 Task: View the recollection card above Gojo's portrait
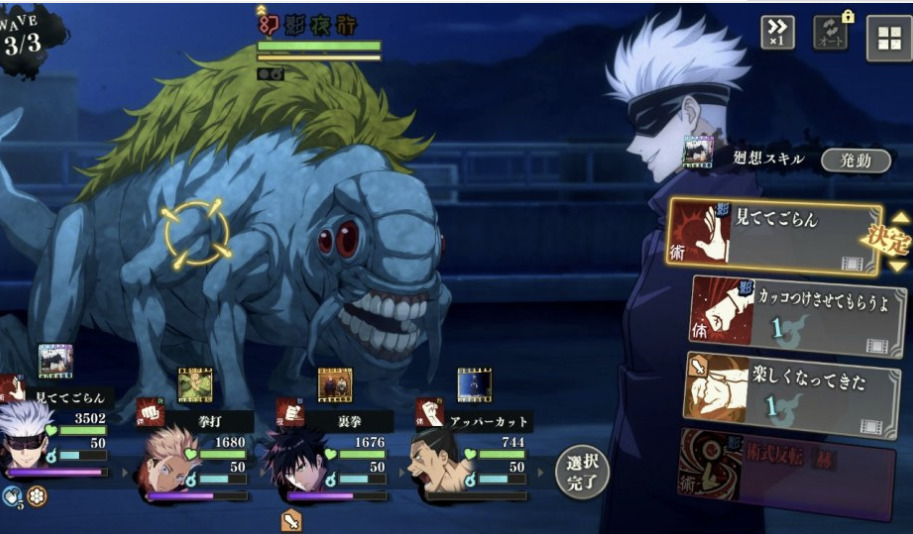[x=55, y=361]
